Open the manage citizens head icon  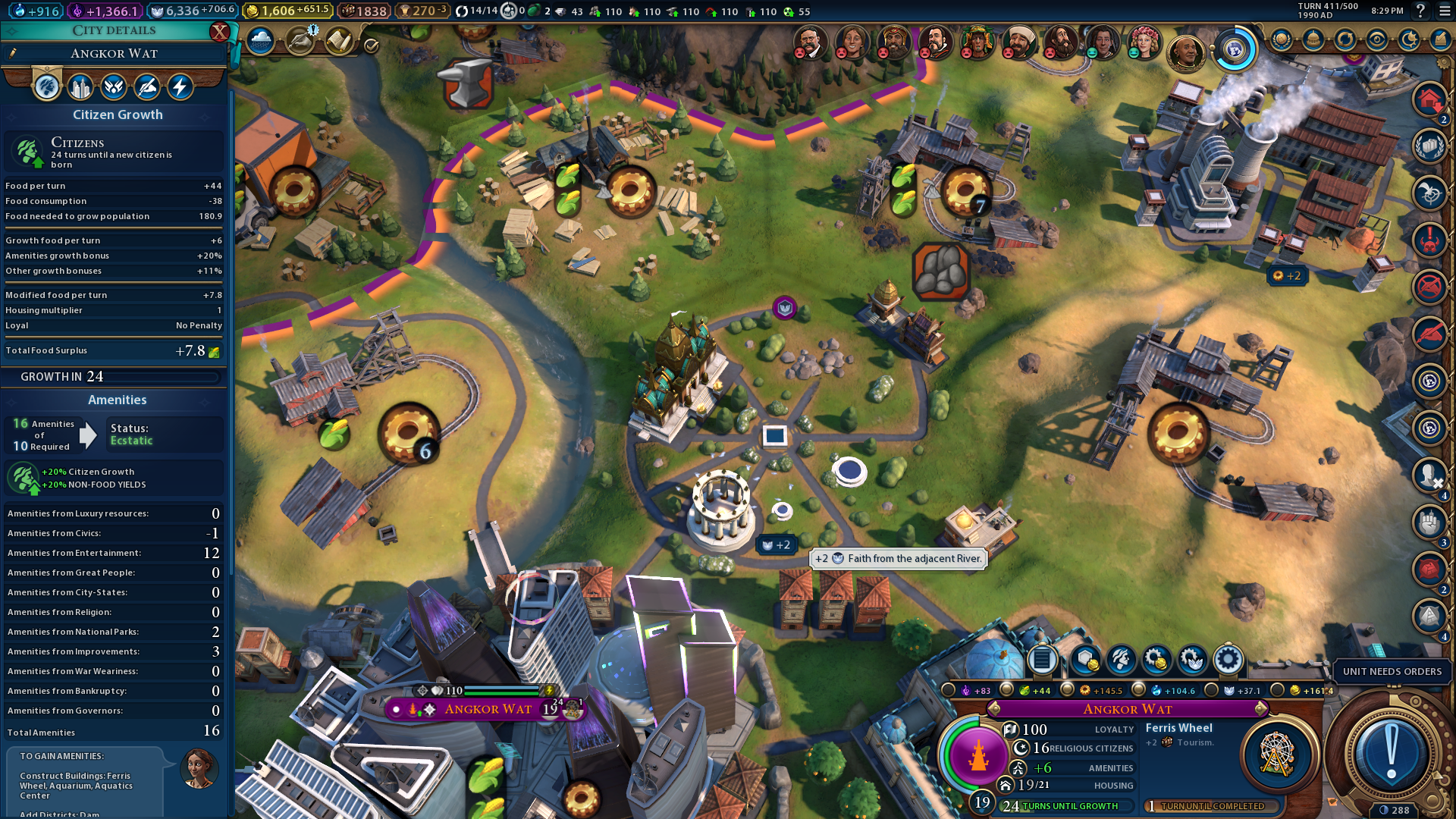1120,660
